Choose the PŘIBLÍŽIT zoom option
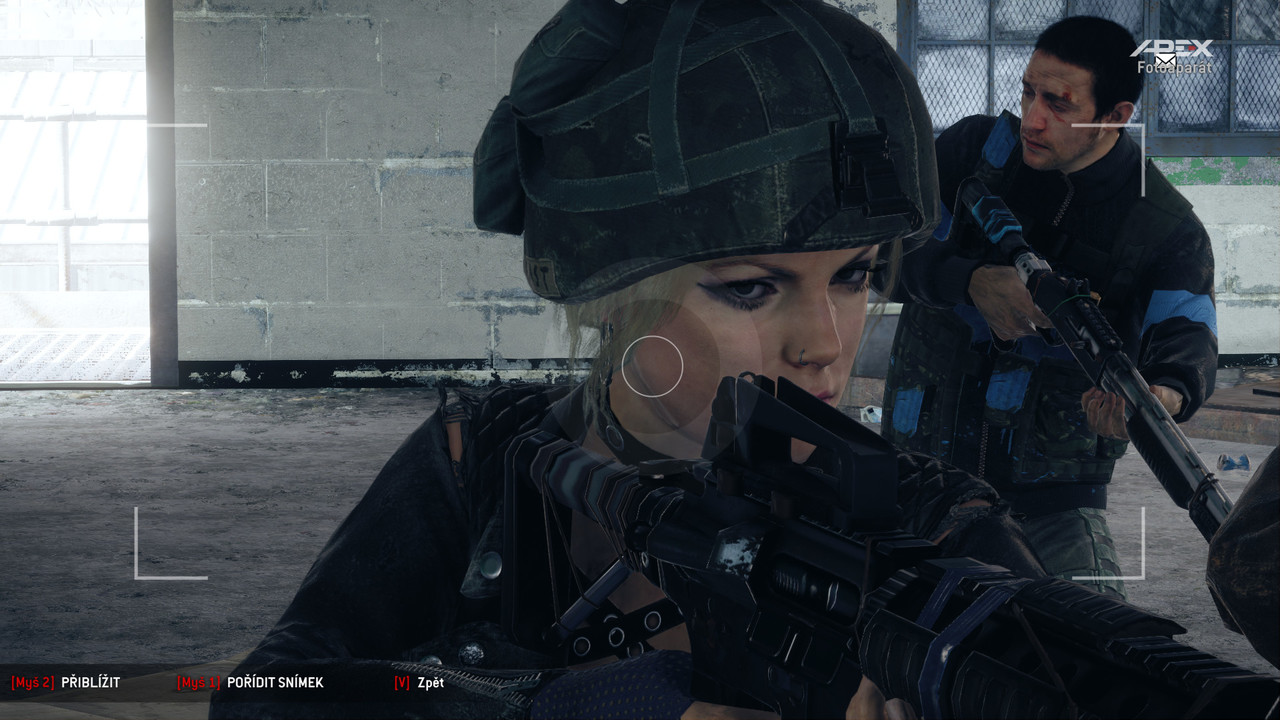Screen dimensions: 1280x720 tap(90, 683)
